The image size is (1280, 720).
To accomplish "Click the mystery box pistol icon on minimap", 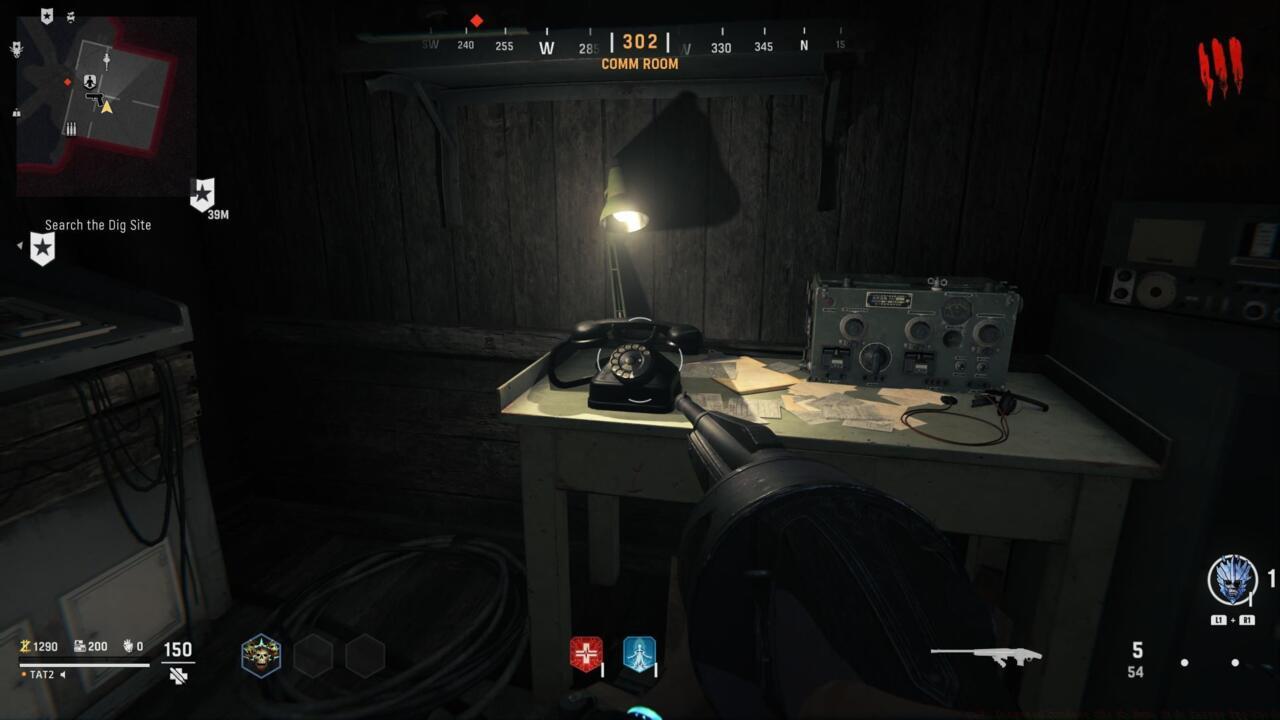I will pos(95,99).
